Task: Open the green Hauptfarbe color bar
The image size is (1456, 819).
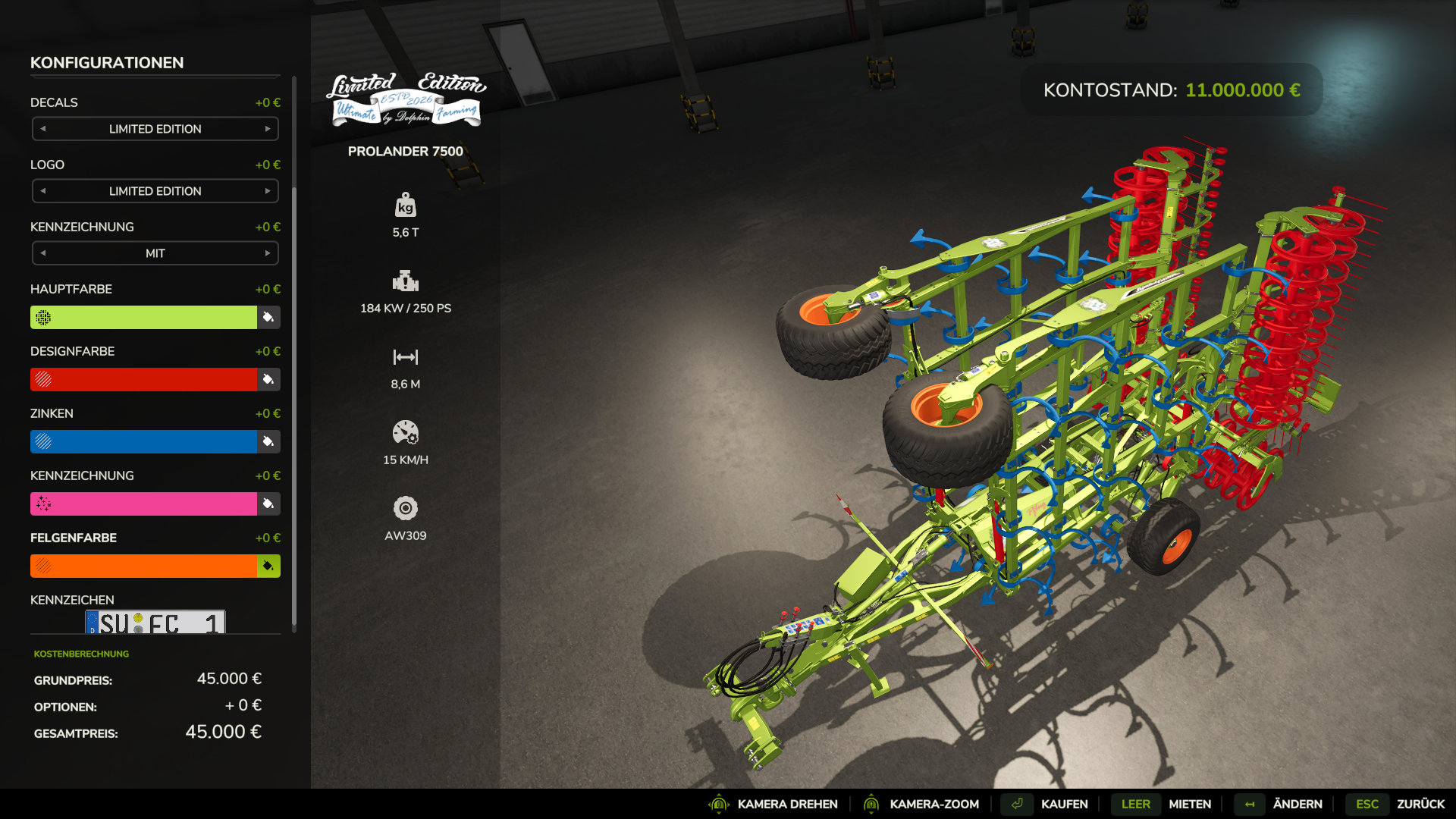Action: (x=144, y=317)
